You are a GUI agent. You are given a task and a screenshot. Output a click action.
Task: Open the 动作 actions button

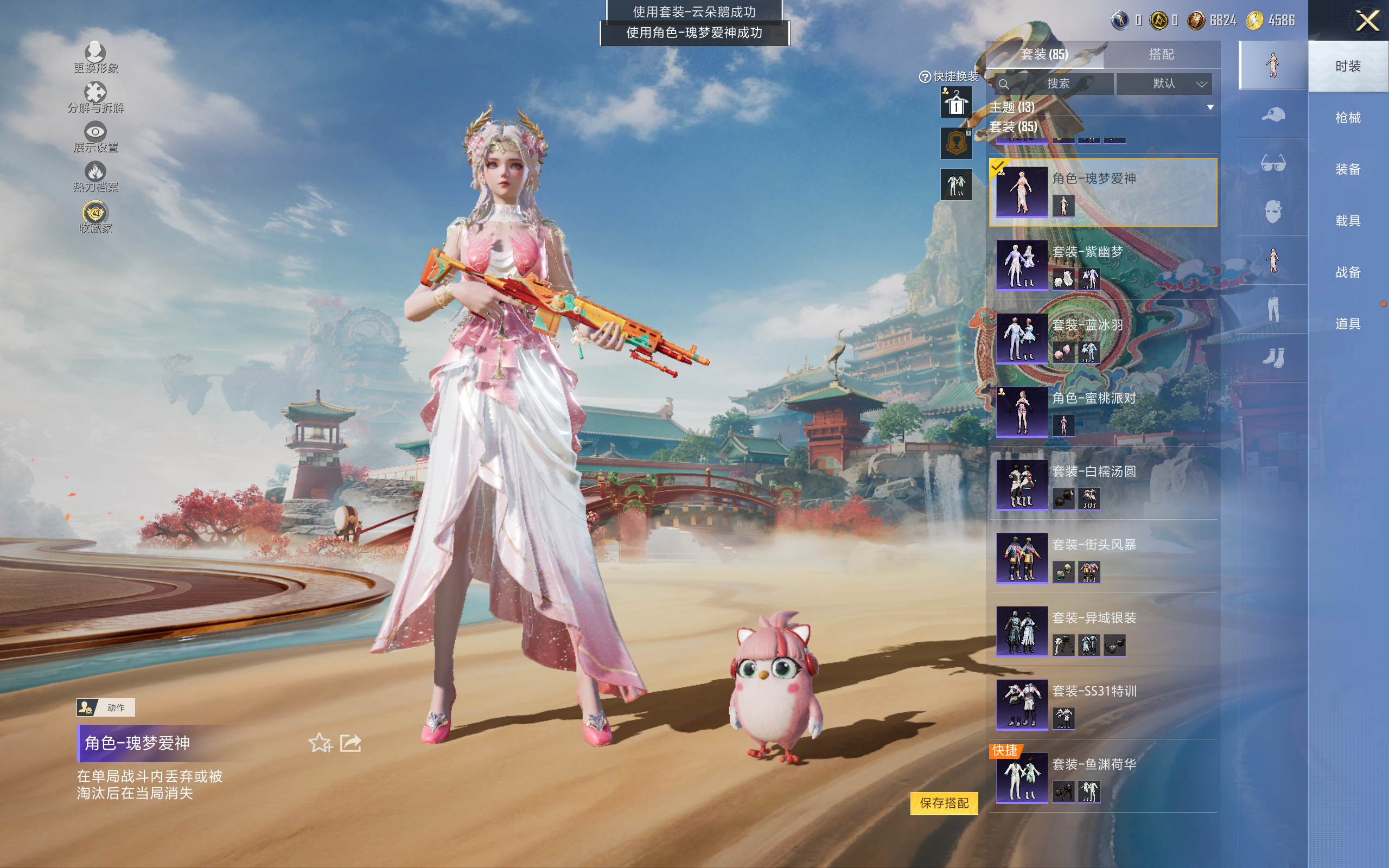pos(106,707)
